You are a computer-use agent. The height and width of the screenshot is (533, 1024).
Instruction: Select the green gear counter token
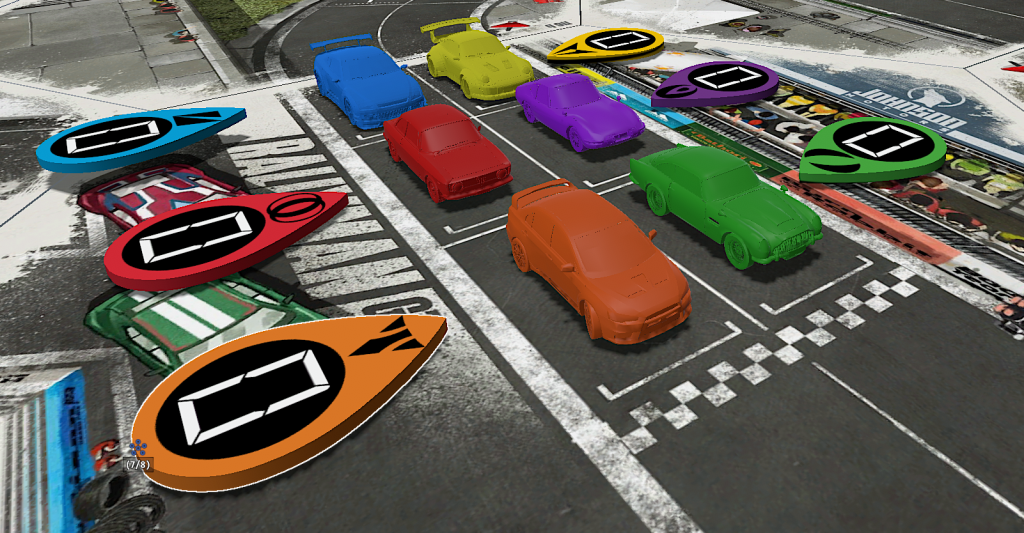[871, 147]
